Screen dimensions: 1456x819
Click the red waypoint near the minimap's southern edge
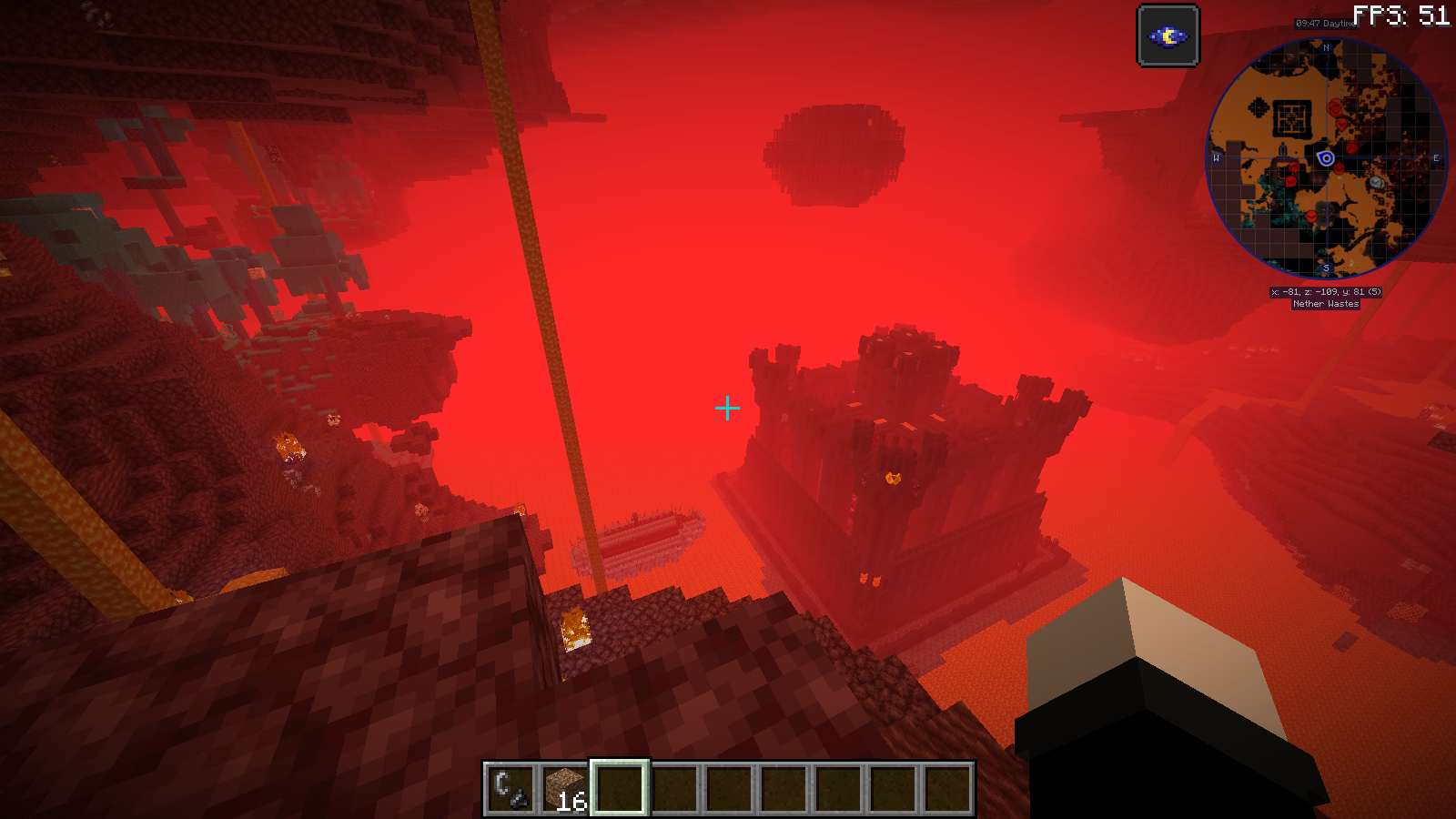click(1311, 217)
